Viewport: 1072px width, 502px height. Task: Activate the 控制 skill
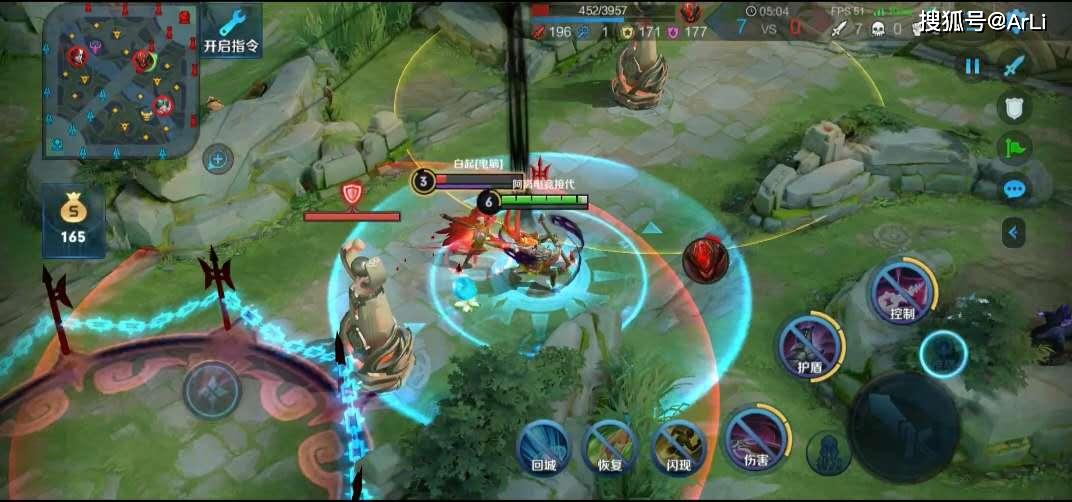coord(902,289)
